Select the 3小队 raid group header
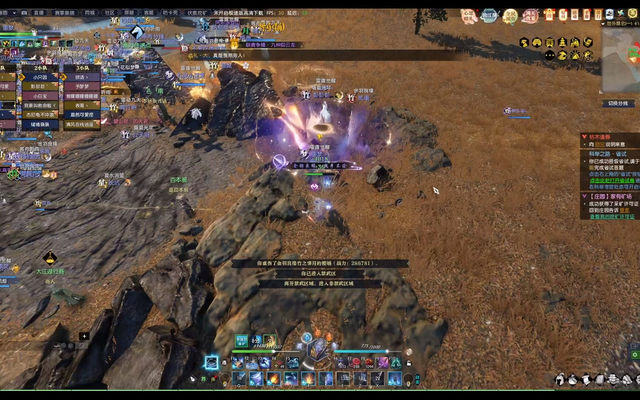Viewport: 640px width, 400px height. pos(80,67)
